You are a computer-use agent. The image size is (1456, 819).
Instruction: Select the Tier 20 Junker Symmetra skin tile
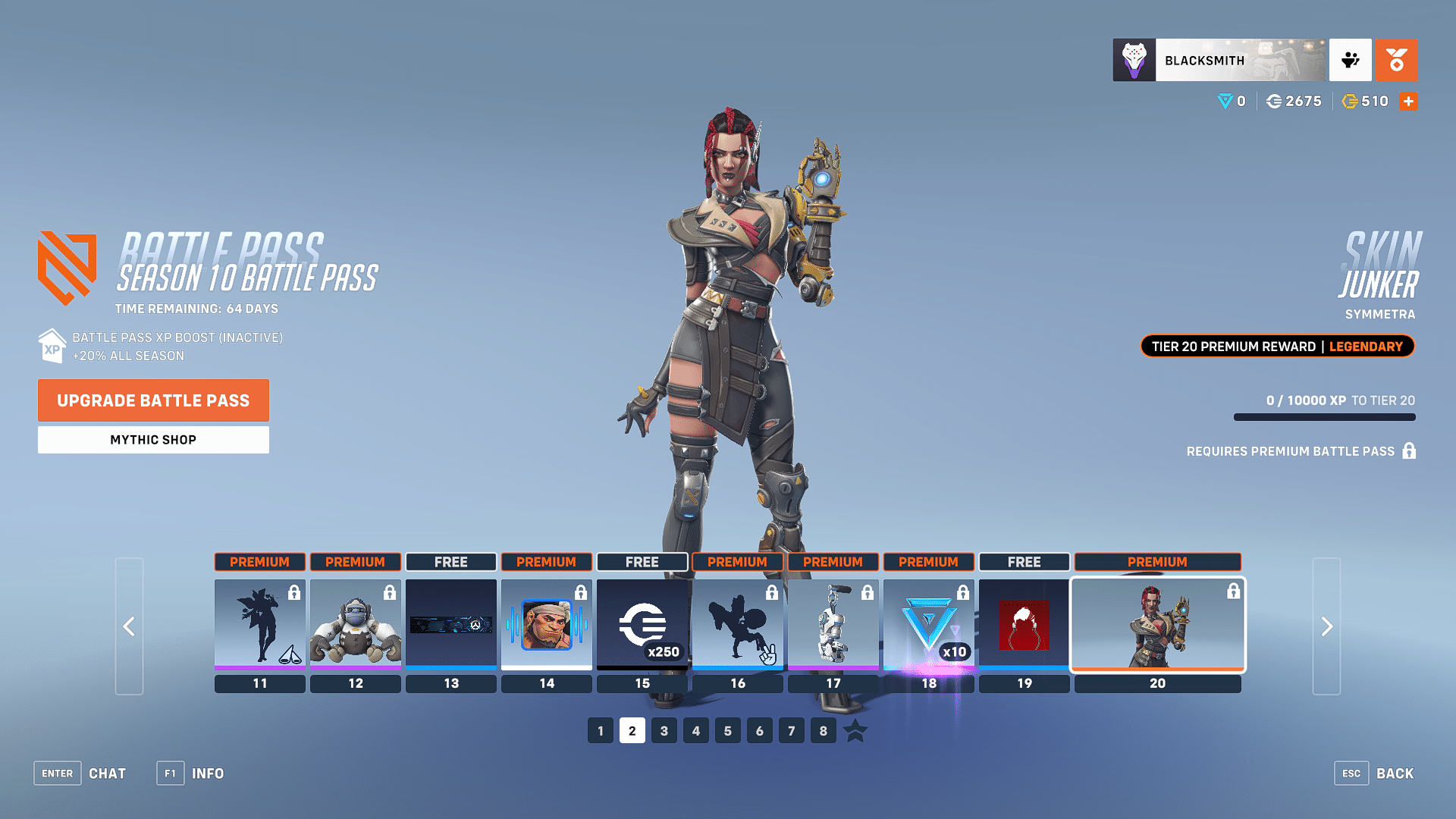click(1157, 624)
